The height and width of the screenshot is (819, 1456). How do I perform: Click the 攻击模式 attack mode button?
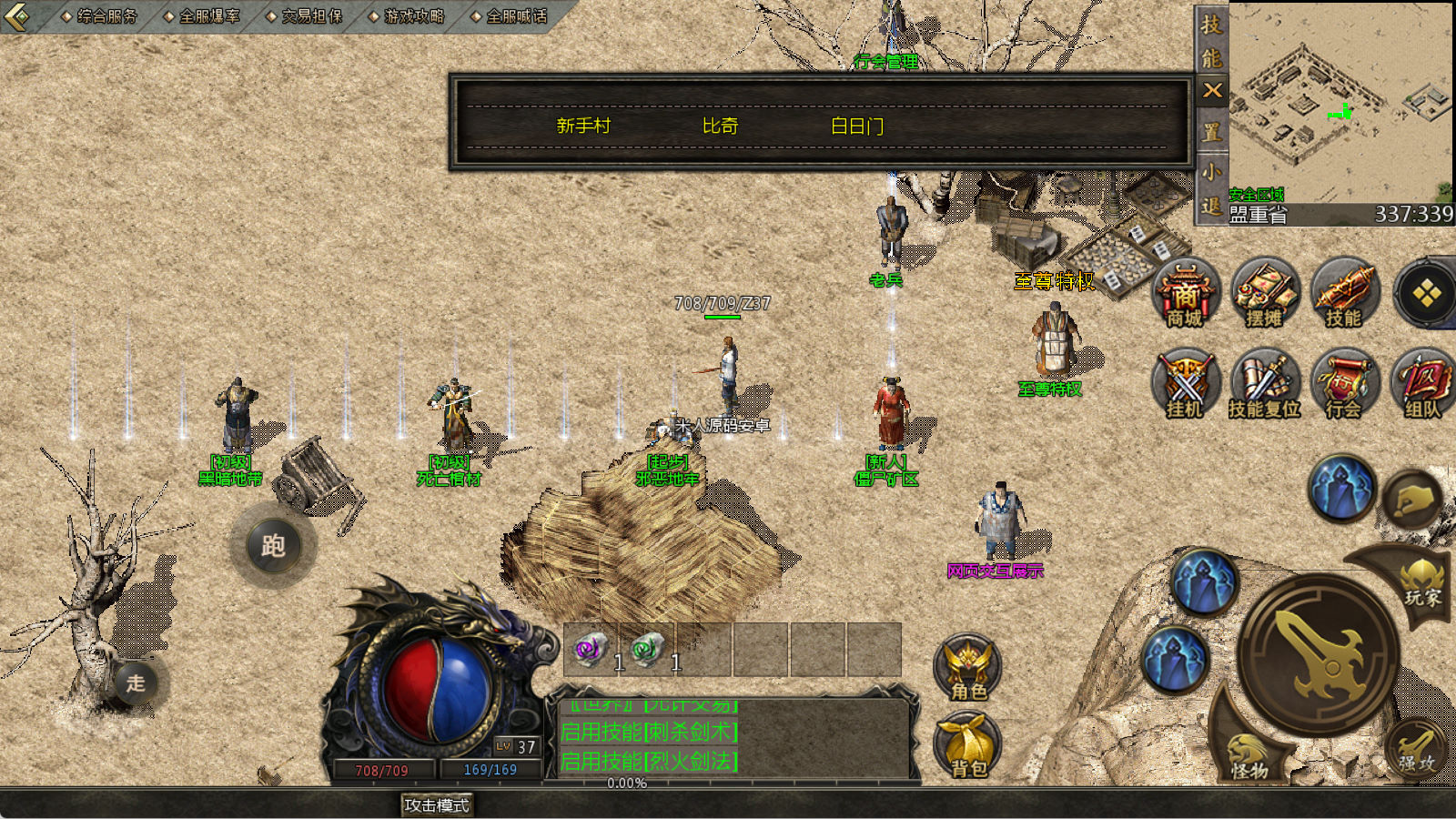pos(437,805)
